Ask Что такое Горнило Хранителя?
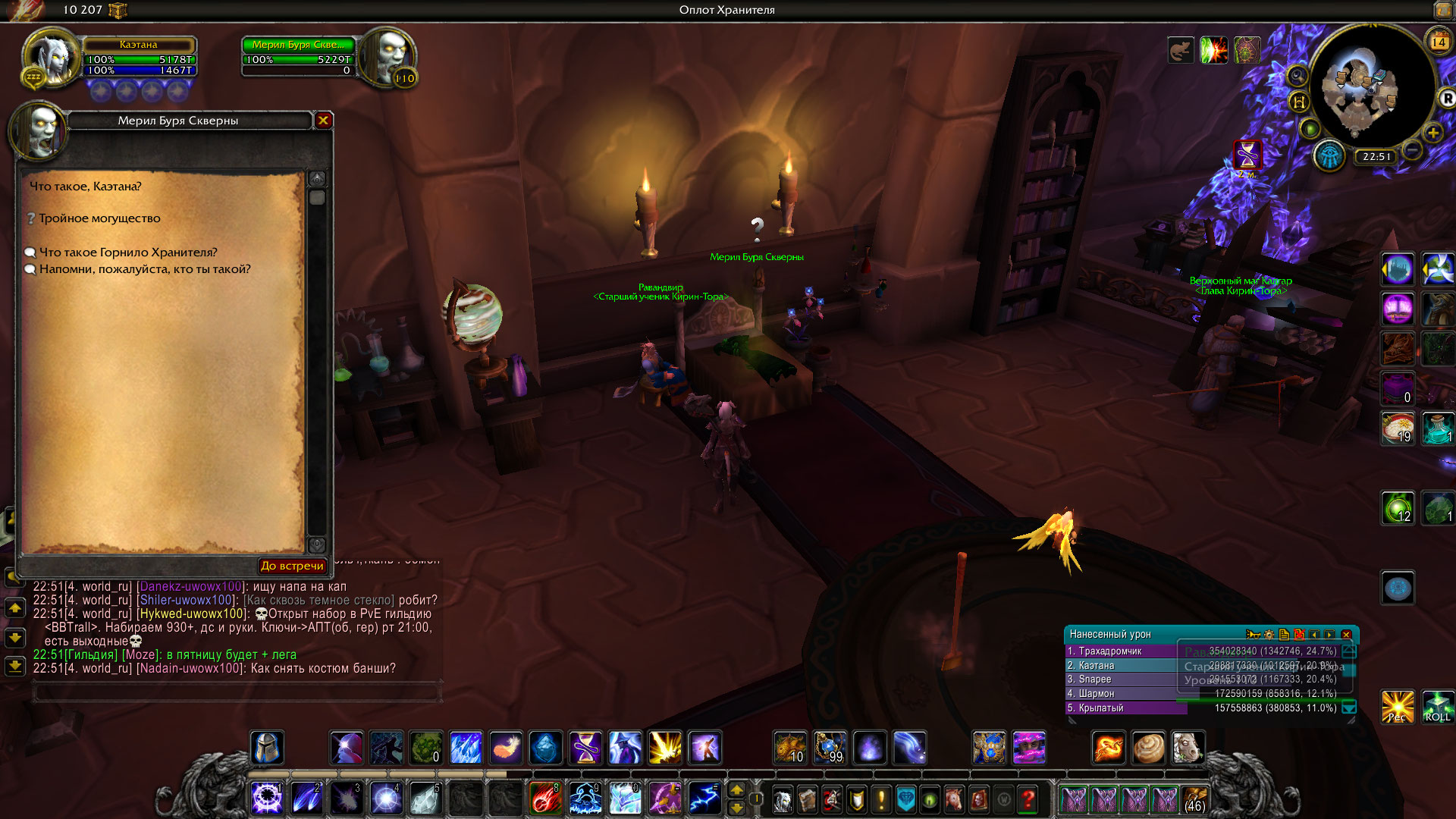1456x819 pixels. pos(127,253)
